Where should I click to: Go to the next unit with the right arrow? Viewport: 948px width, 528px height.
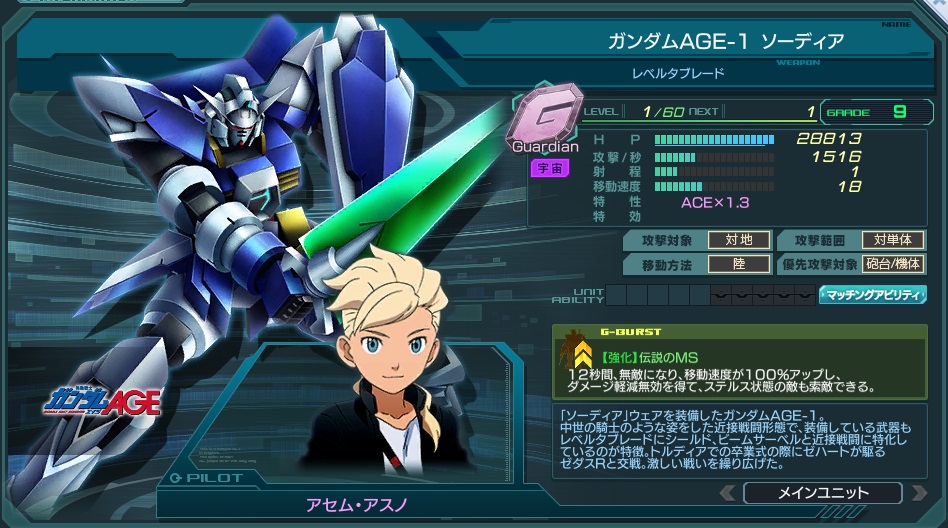[x=917, y=493]
